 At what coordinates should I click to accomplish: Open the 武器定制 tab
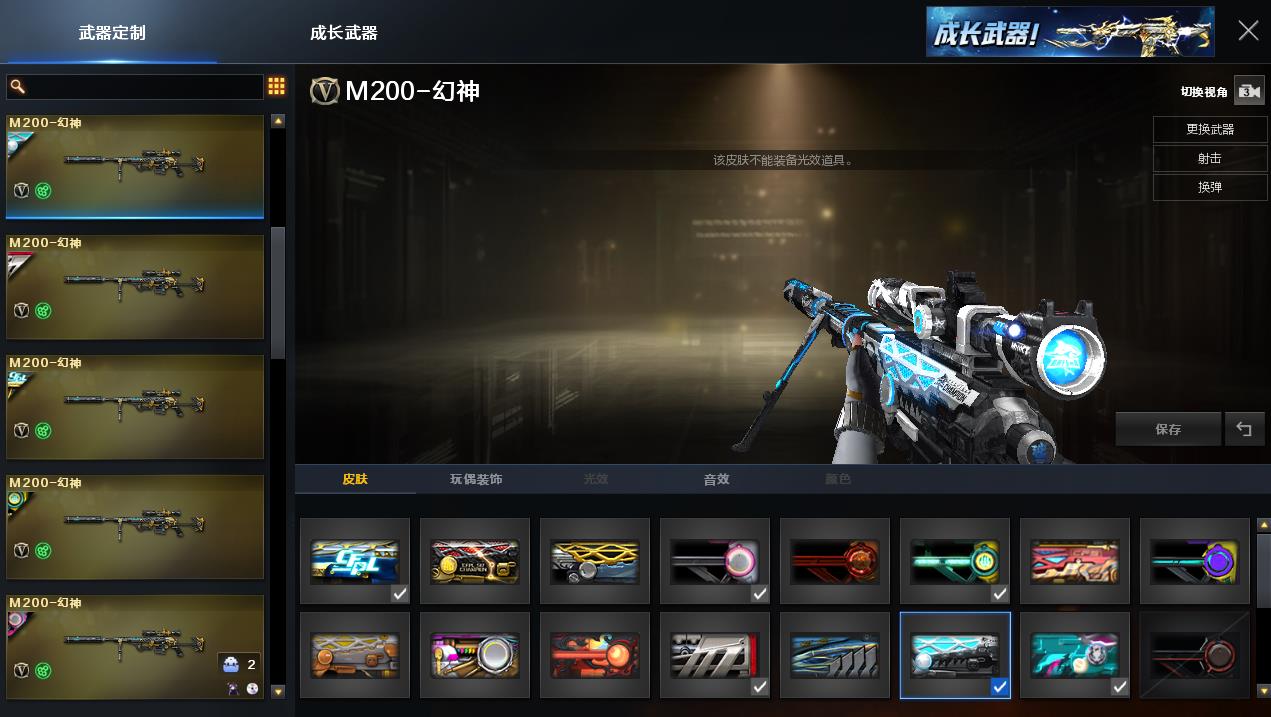[112, 33]
